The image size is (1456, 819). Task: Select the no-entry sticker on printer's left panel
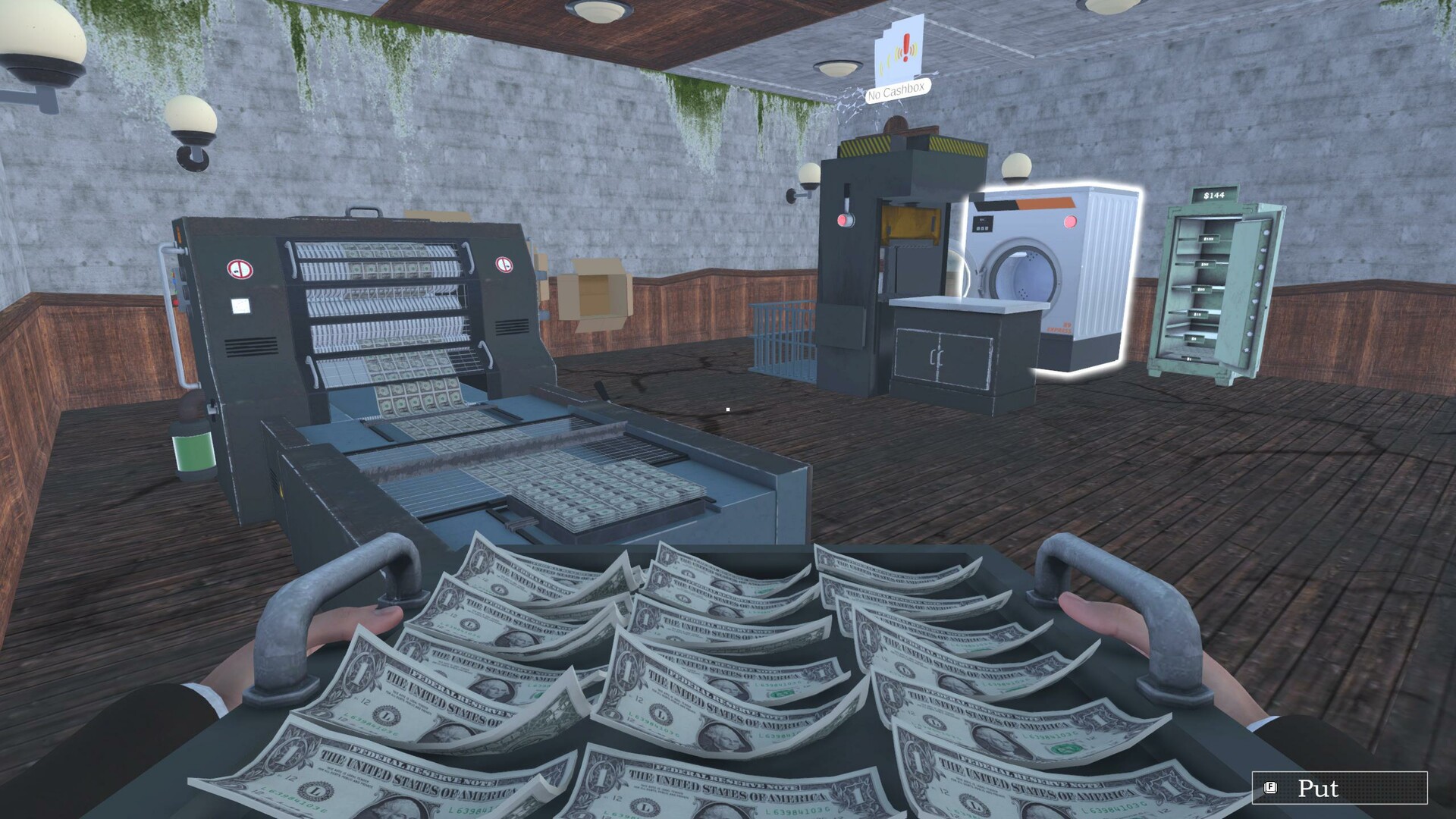pos(239,269)
